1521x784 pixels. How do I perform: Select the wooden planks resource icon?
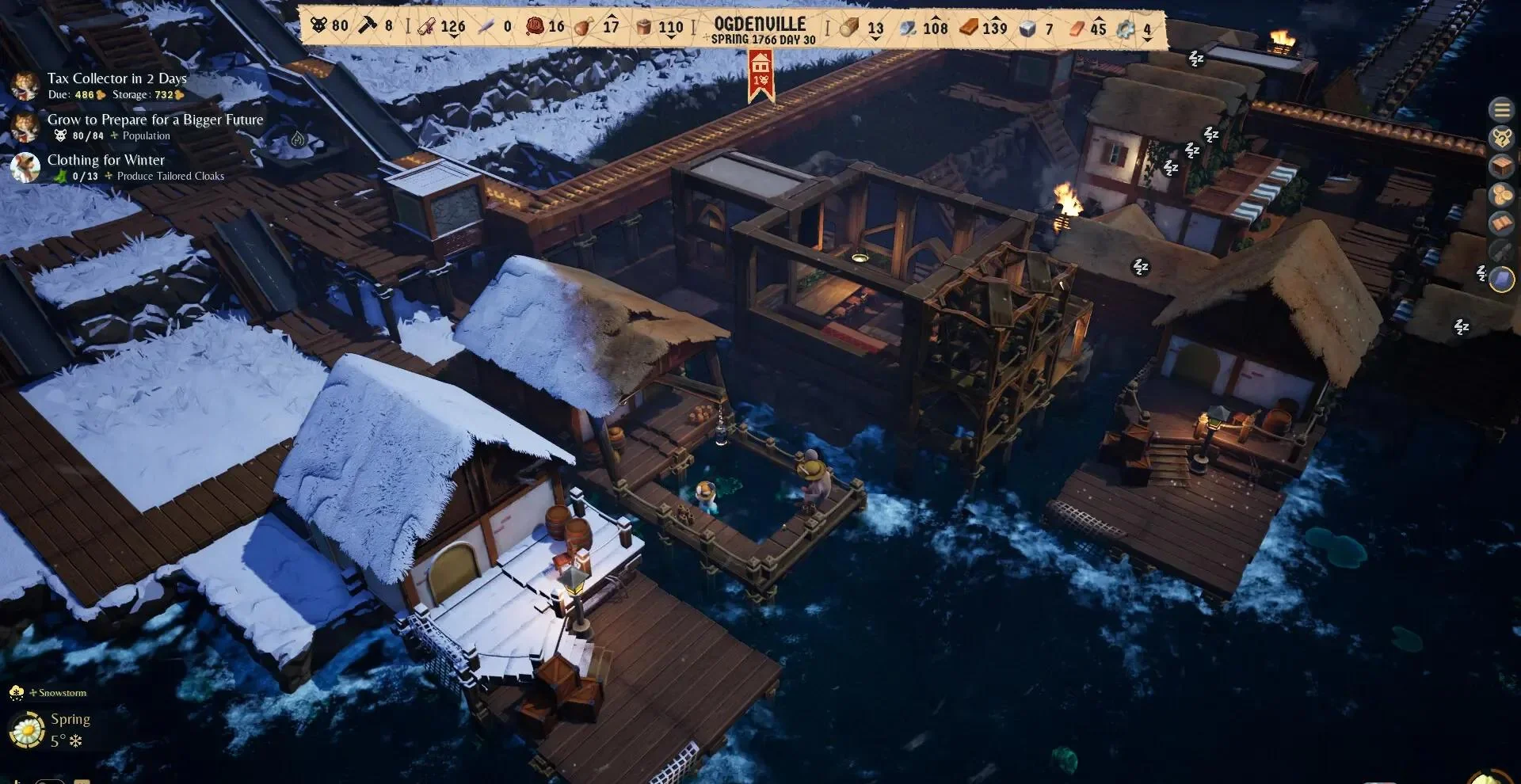[969, 28]
